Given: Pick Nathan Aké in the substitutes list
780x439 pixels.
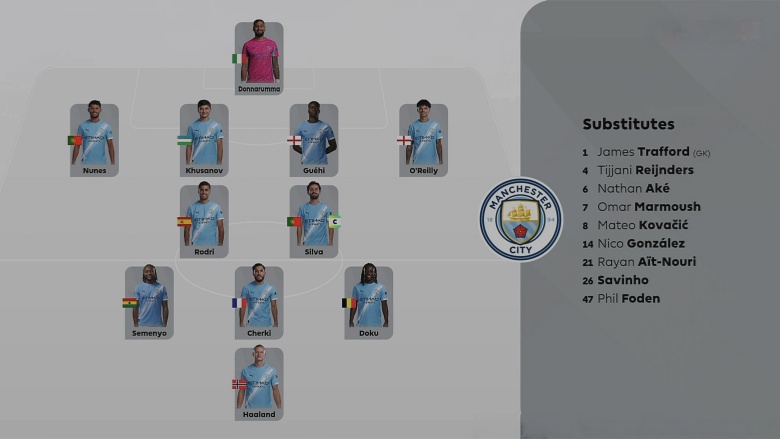Looking at the screenshot, I should (x=633, y=188).
